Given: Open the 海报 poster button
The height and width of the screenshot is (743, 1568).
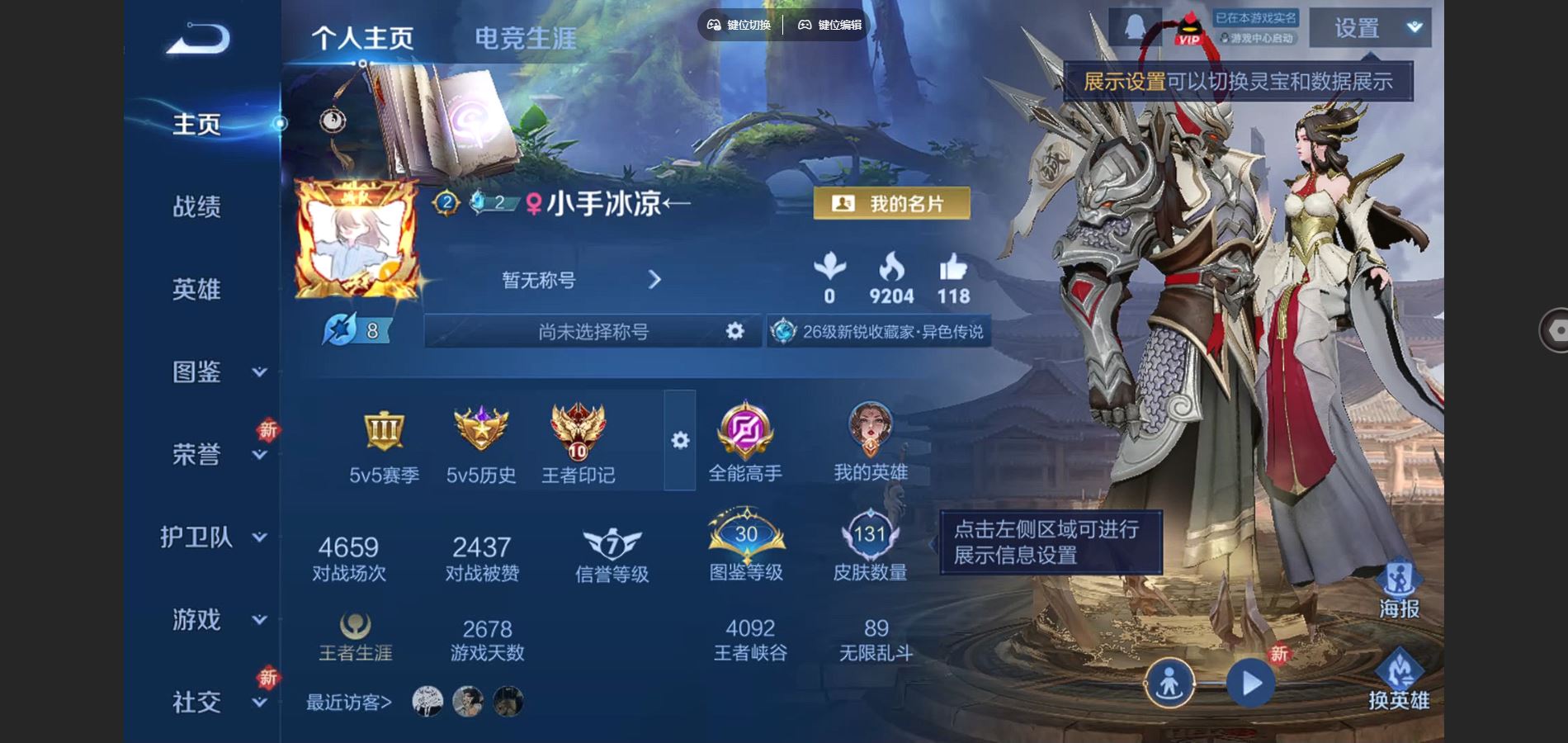Looking at the screenshot, I should (1399, 590).
